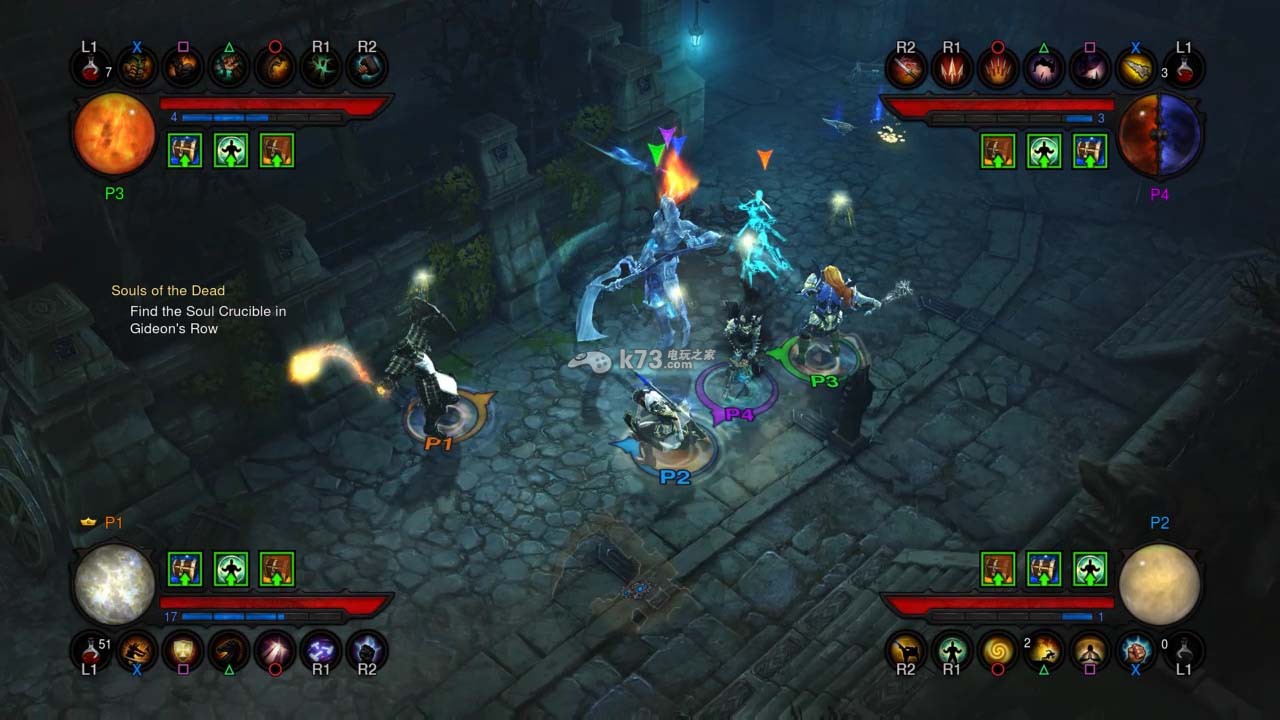Click P3's orange health globe
Viewport: 1280px width, 720px height.
[x=113, y=135]
